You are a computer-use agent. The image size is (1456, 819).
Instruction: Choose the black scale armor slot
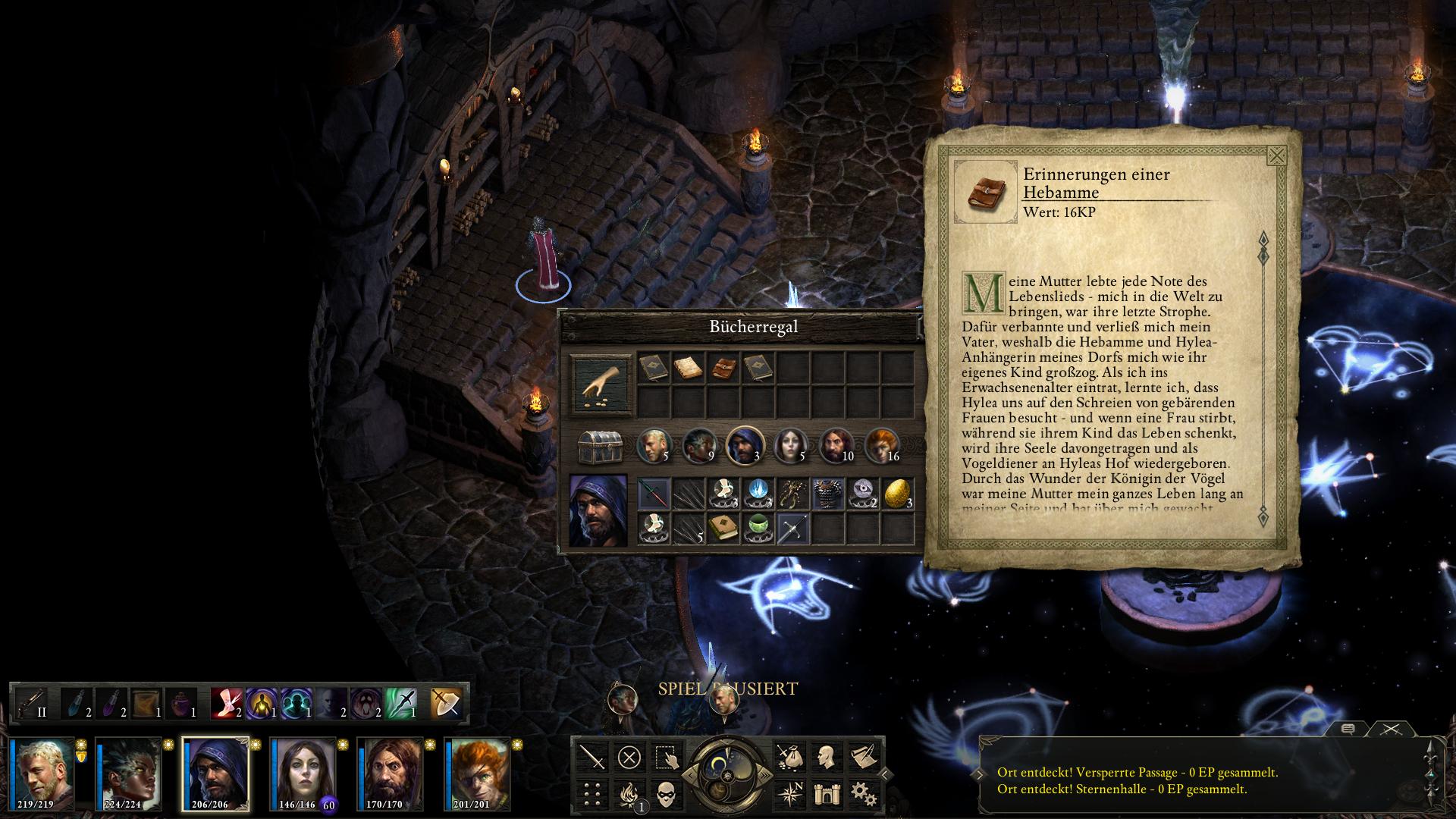[827, 494]
